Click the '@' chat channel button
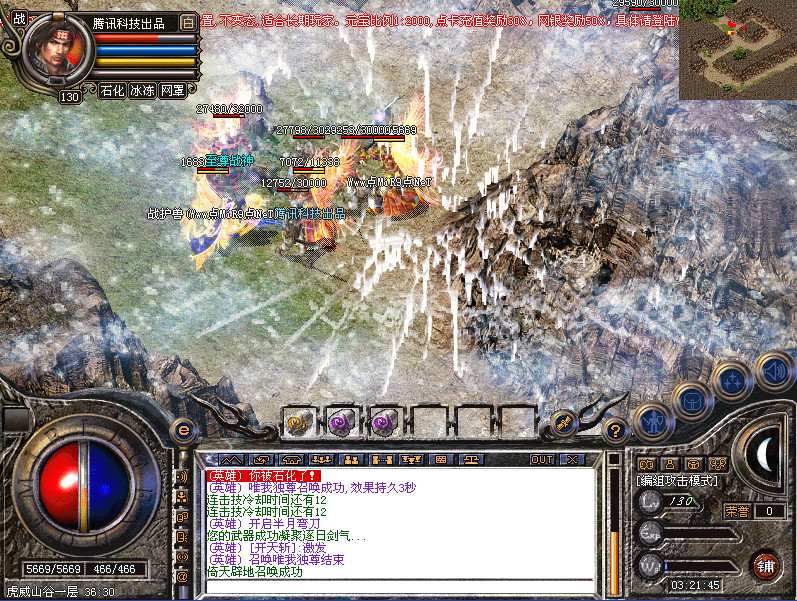797x601 pixels. tap(182, 577)
